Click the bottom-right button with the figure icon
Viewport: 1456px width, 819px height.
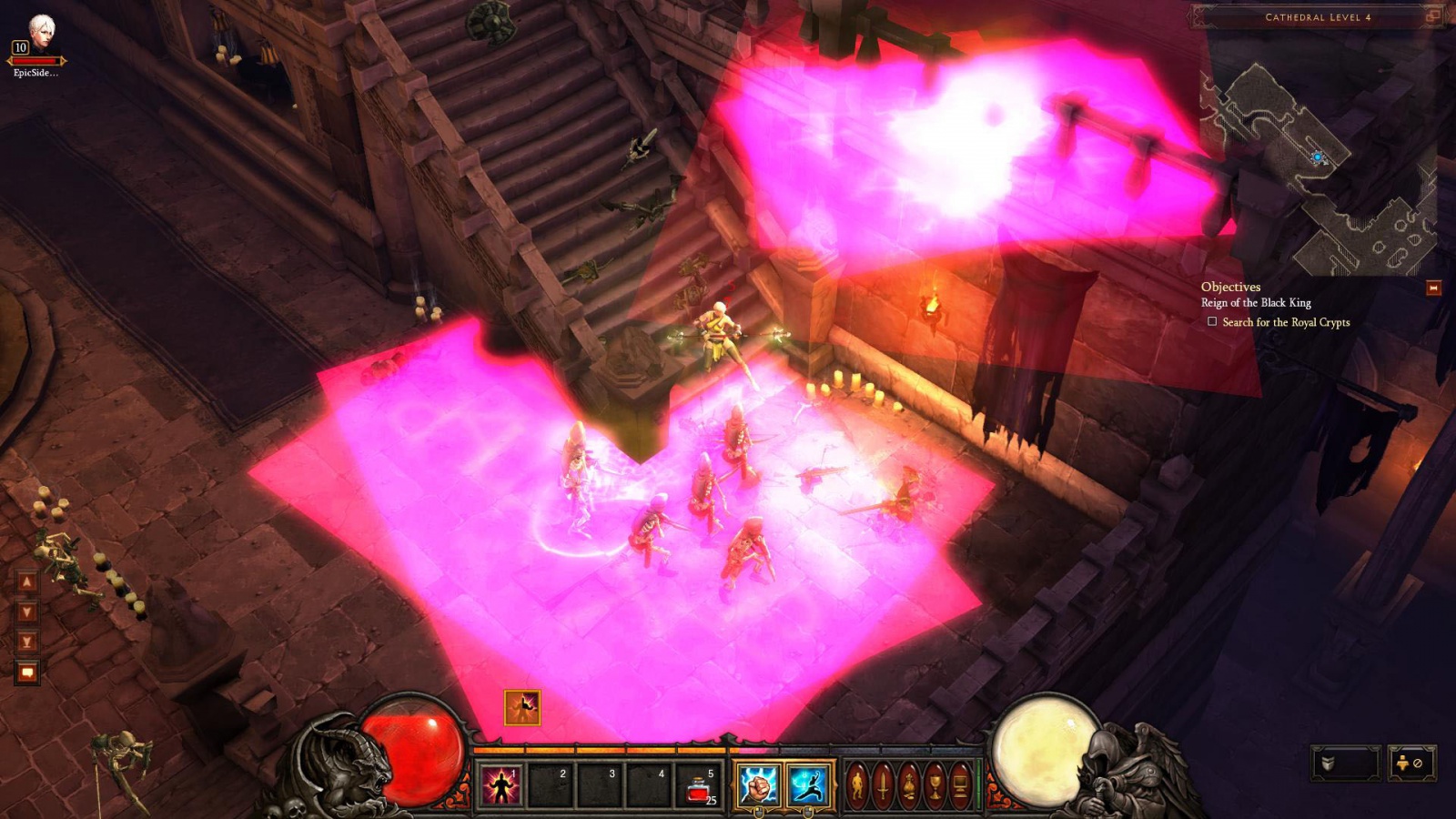tap(1411, 763)
